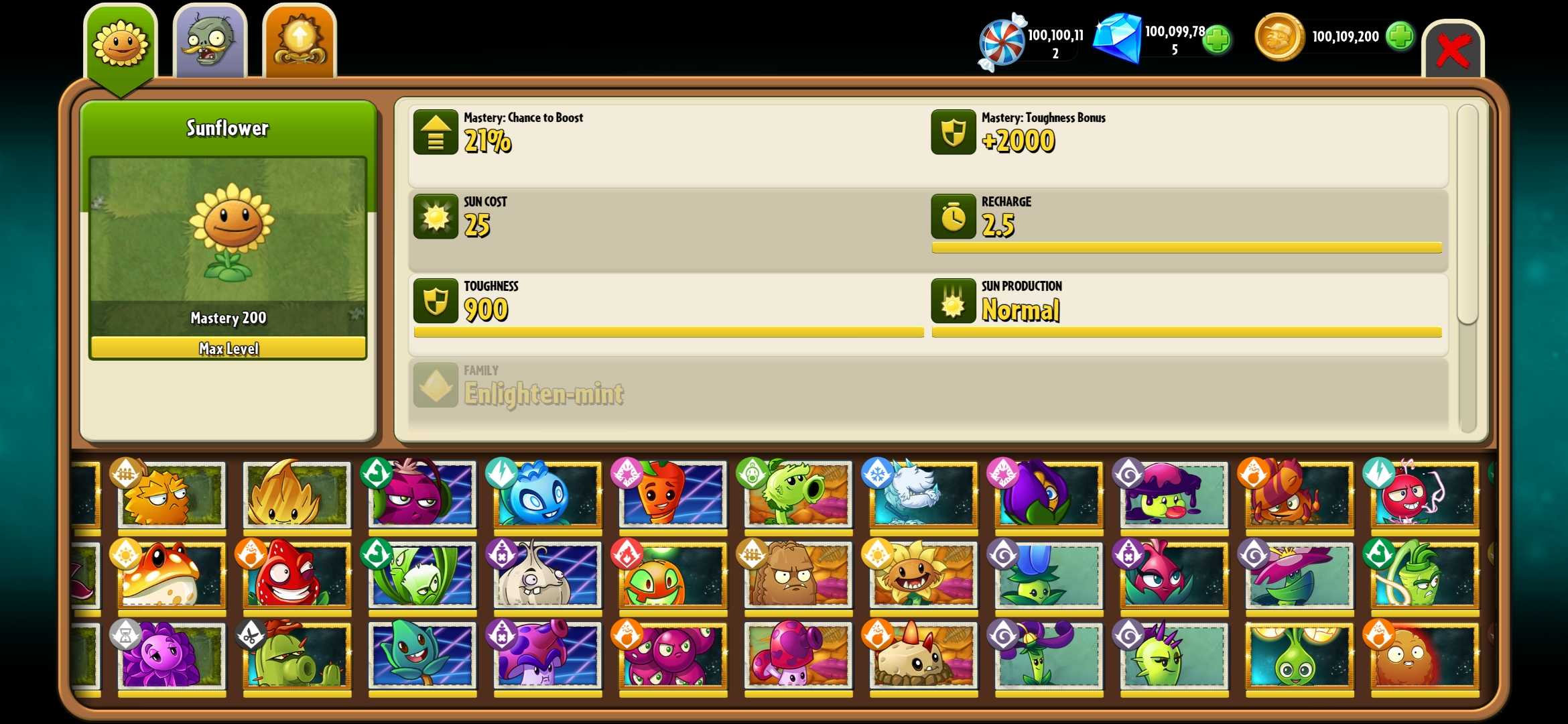
Task: Click the Sun Production icon
Action: click(x=953, y=302)
